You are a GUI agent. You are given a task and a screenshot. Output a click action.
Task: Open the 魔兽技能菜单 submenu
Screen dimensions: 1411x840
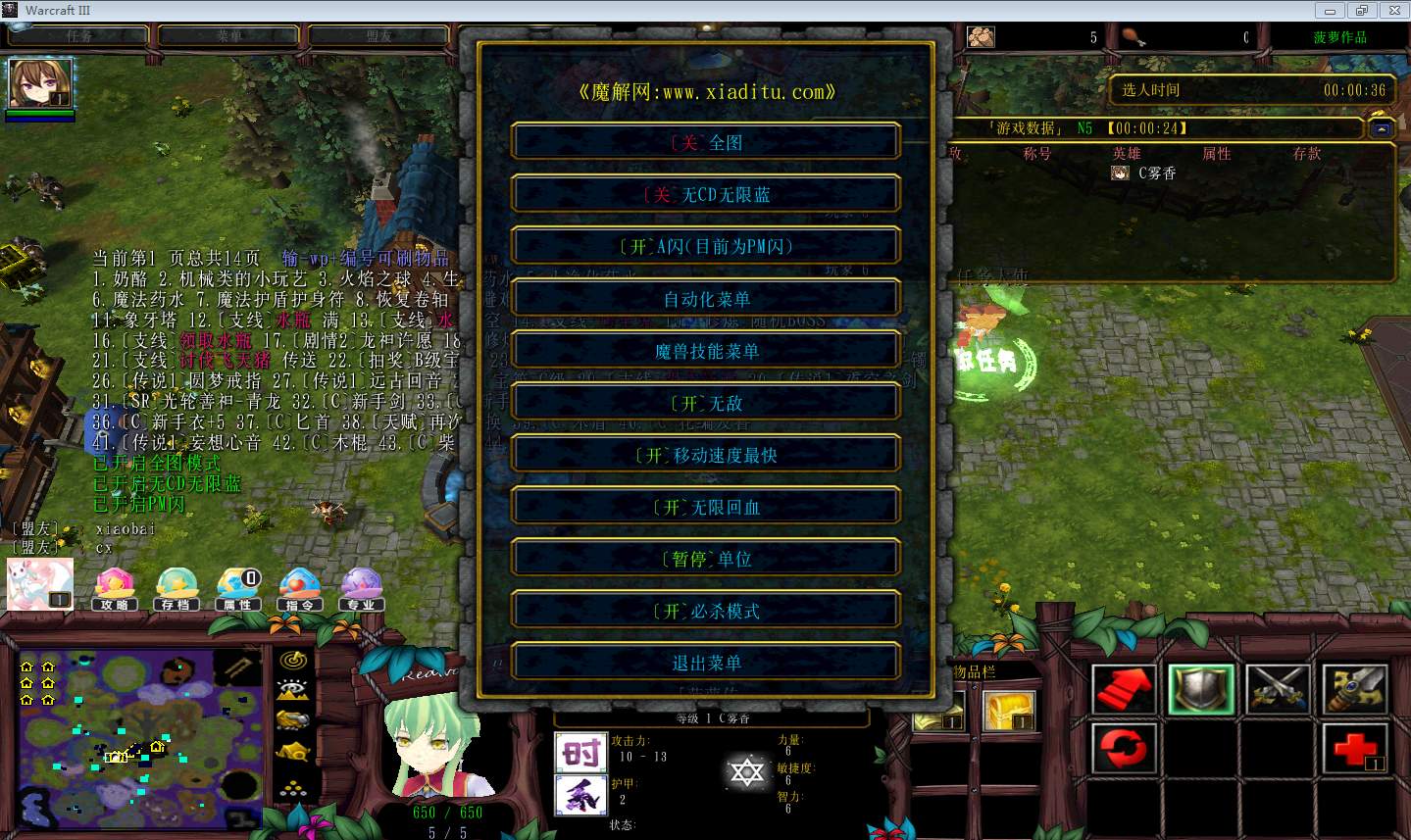pyautogui.click(x=705, y=350)
